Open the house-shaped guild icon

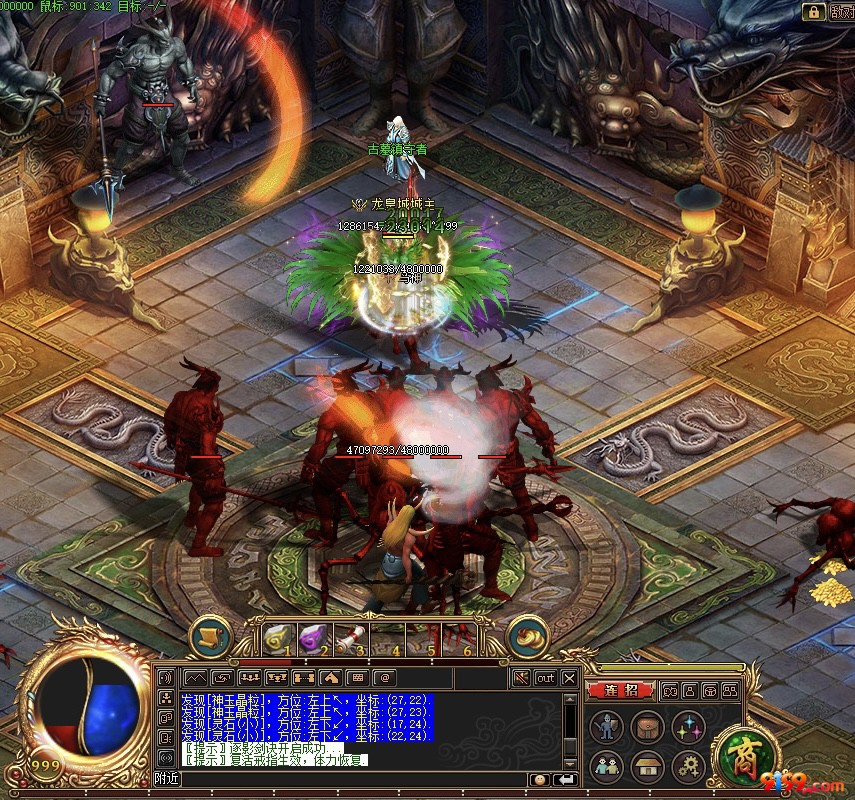[x=647, y=766]
